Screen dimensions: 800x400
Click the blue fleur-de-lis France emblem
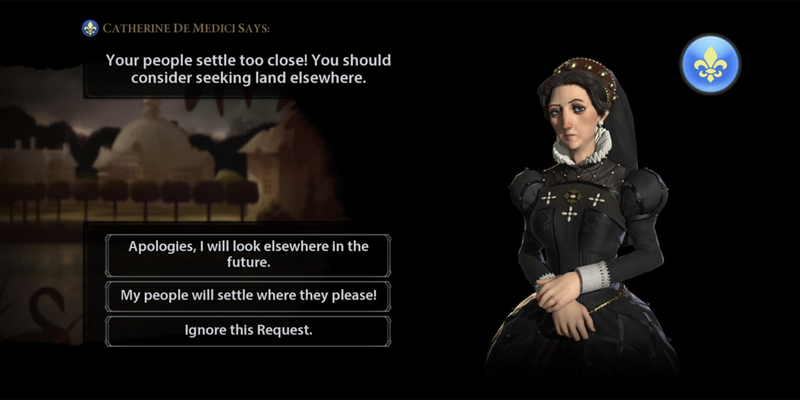pyautogui.click(x=710, y=65)
